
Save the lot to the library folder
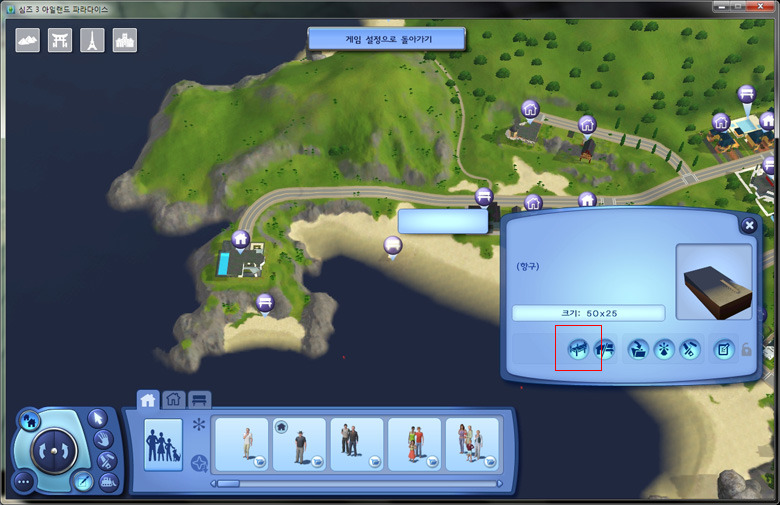(638, 349)
